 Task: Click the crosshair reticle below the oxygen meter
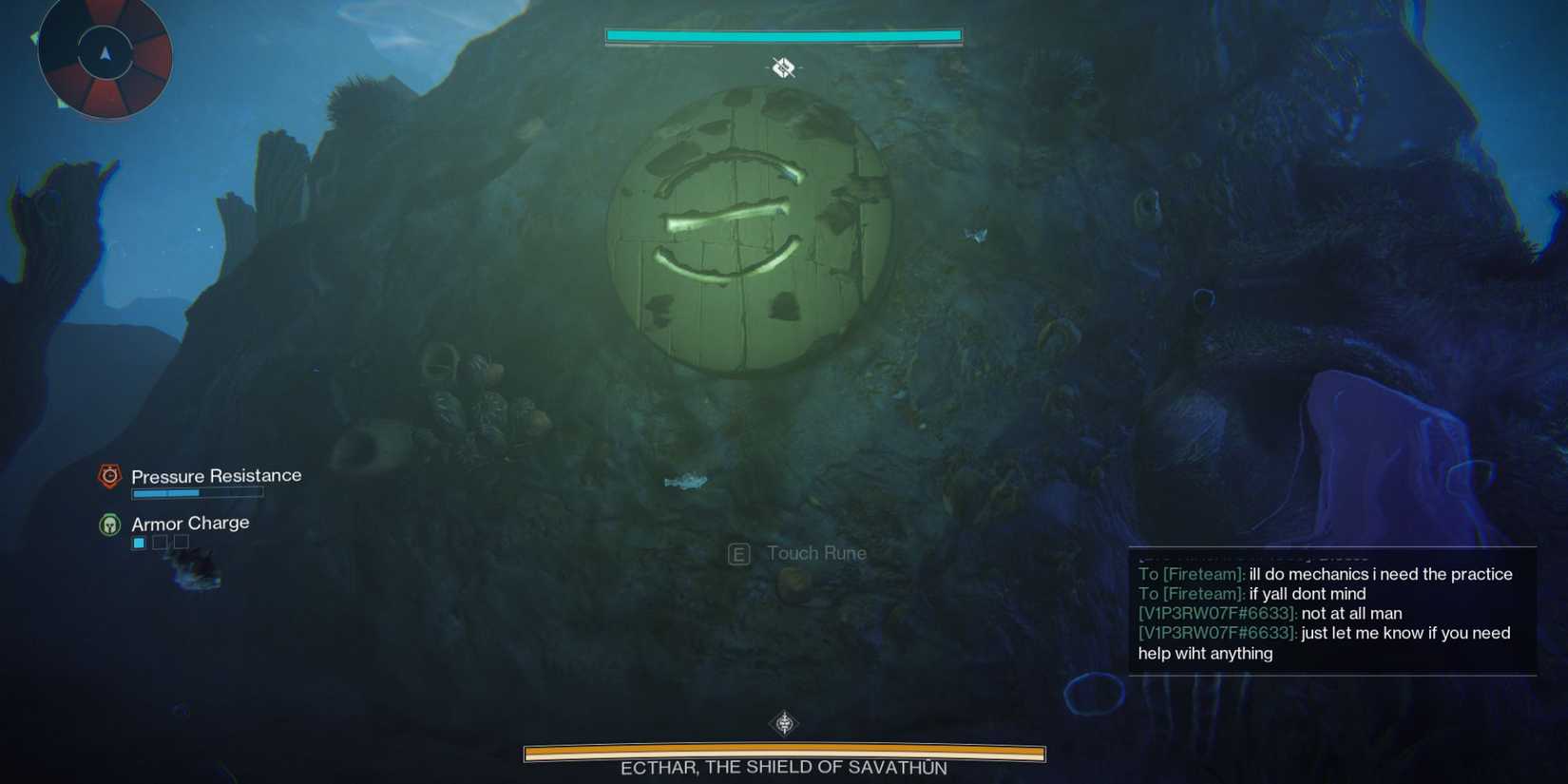click(x=782, y=67)
